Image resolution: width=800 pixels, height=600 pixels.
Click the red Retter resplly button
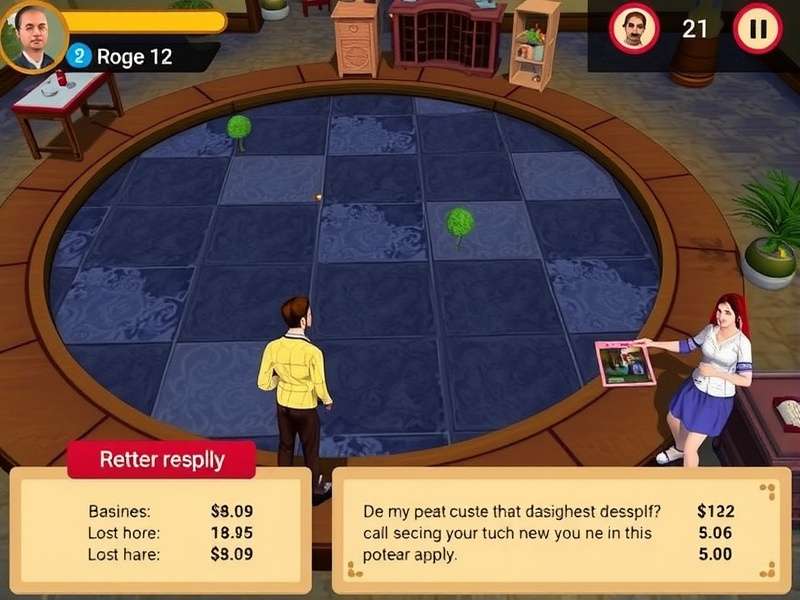pyautogui.click(x=161, y=460)
